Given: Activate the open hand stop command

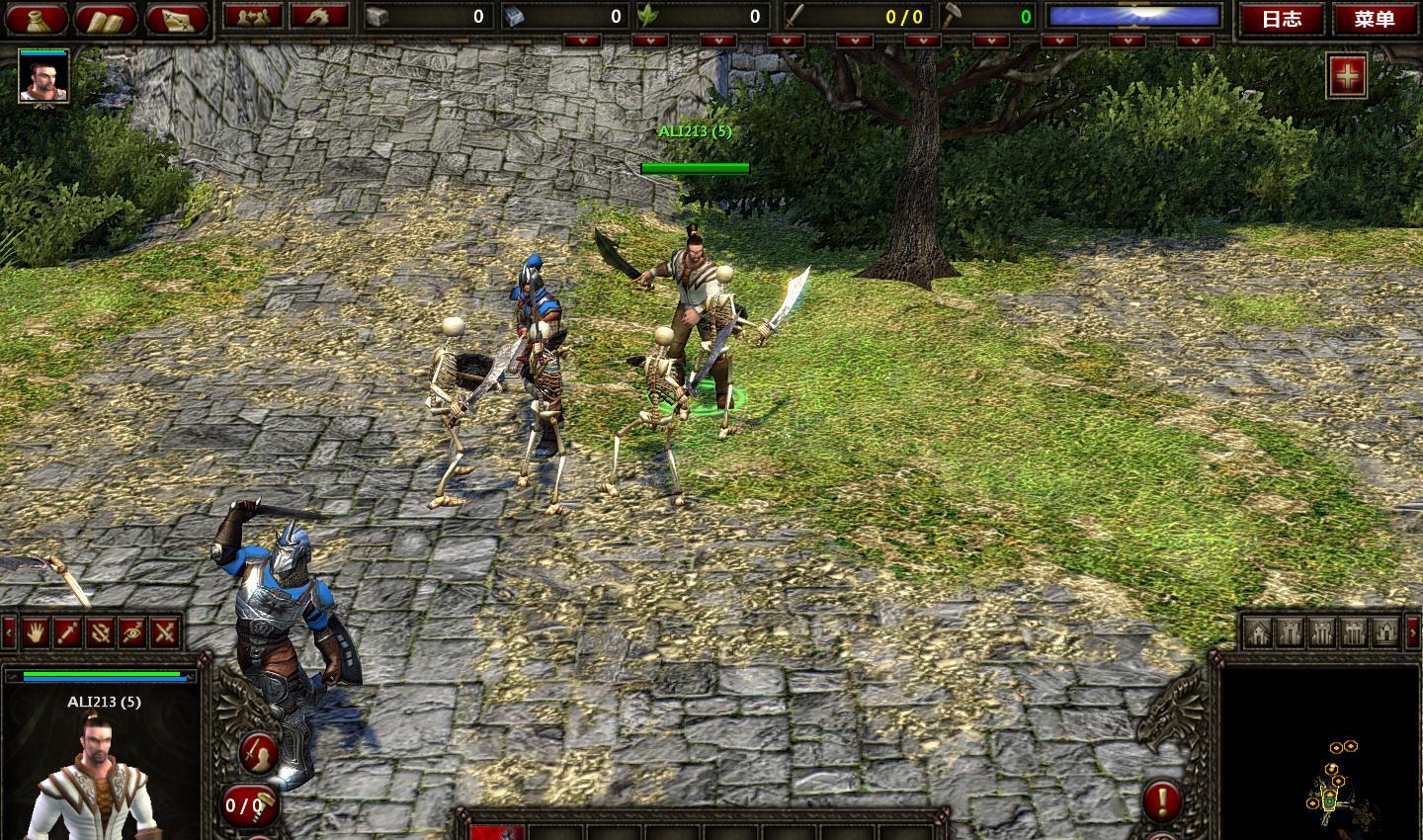Looking at the screenshot, I should (x=37, y=631).
